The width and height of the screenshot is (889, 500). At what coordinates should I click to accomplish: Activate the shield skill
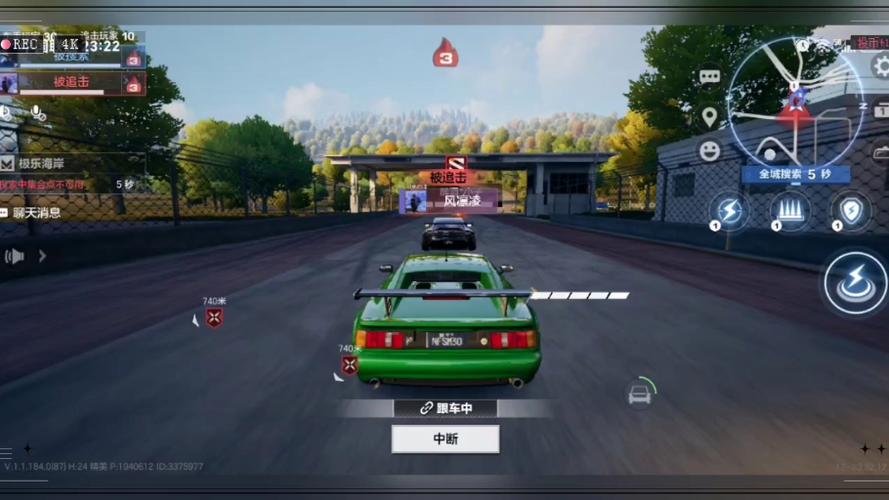point(850,211)
